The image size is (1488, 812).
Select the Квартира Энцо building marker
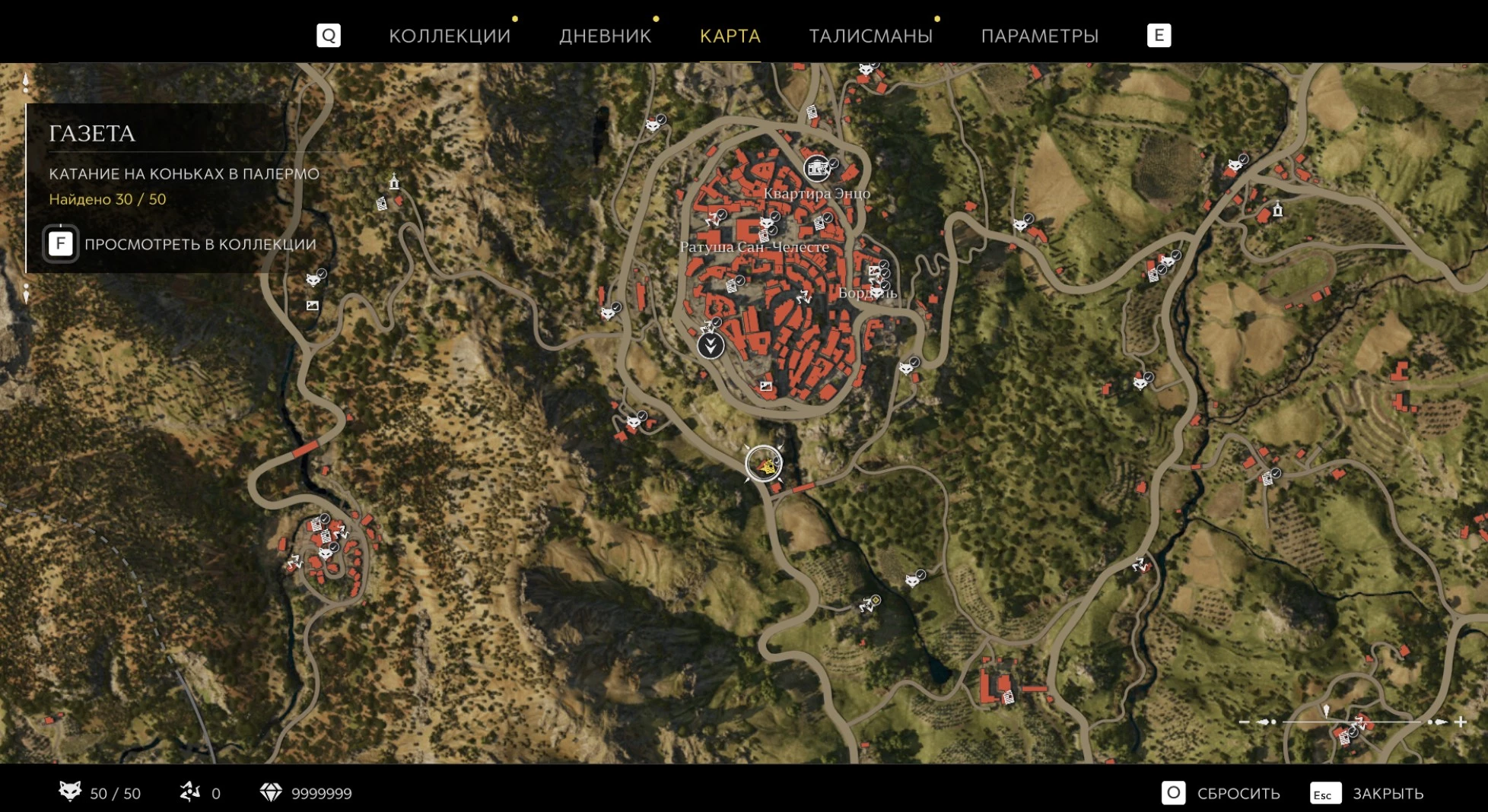(816, 168)
